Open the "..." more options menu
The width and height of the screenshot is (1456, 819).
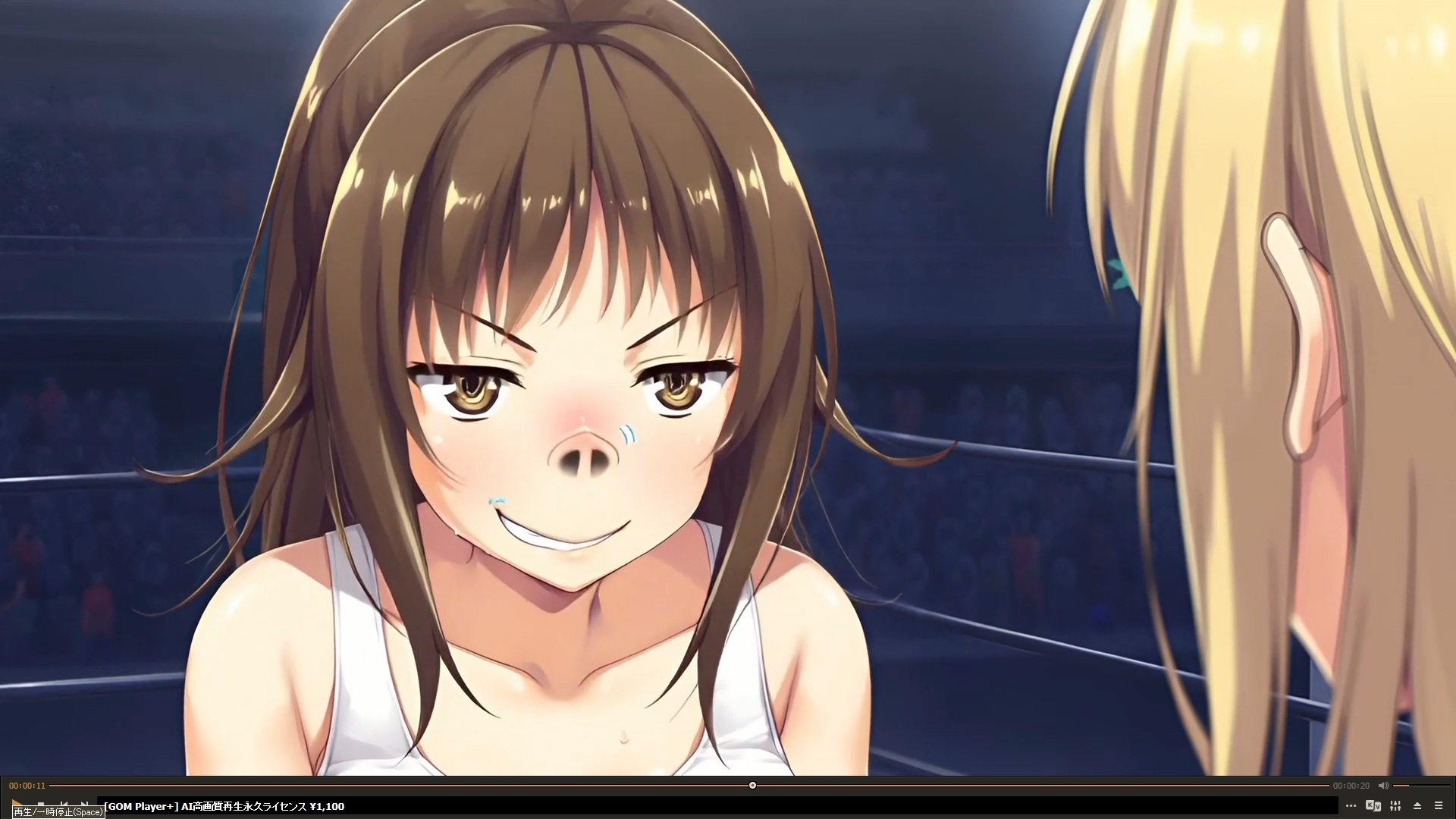(1351, 806)
